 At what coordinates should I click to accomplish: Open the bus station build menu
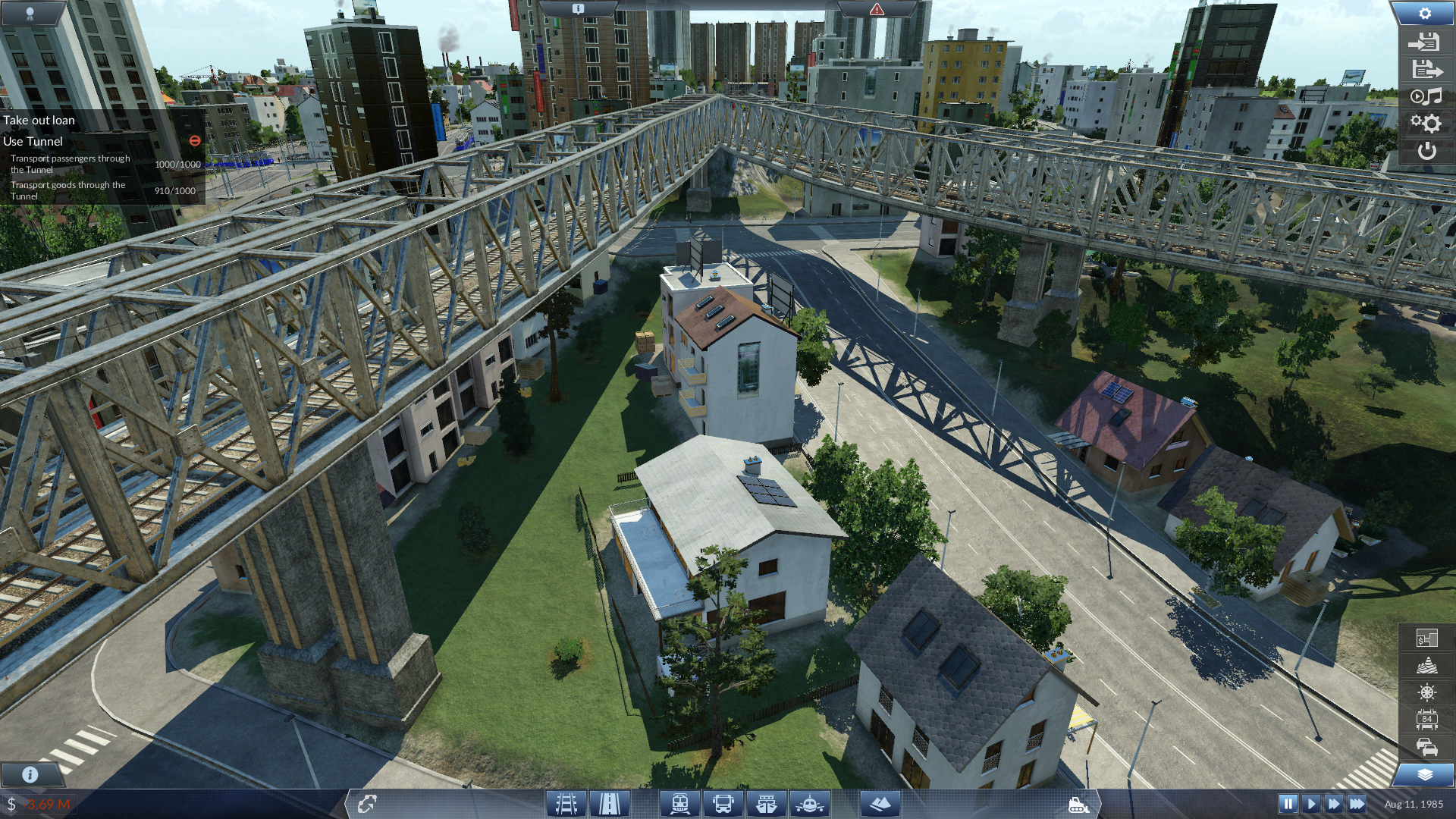click(723, 803)
